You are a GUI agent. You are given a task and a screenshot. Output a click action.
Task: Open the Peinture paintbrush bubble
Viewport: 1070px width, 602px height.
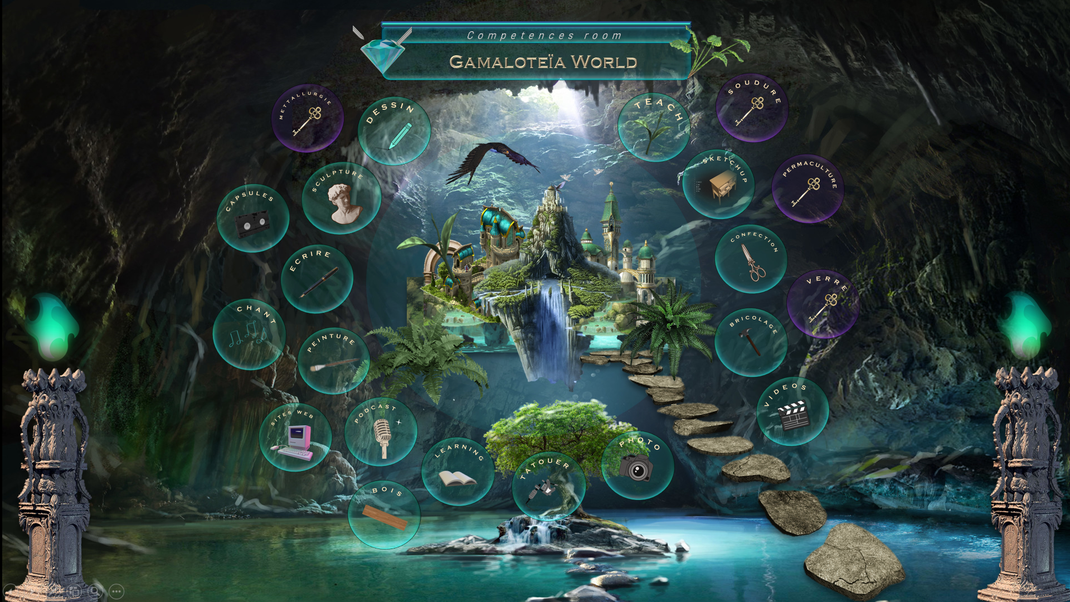coord(333,360)
